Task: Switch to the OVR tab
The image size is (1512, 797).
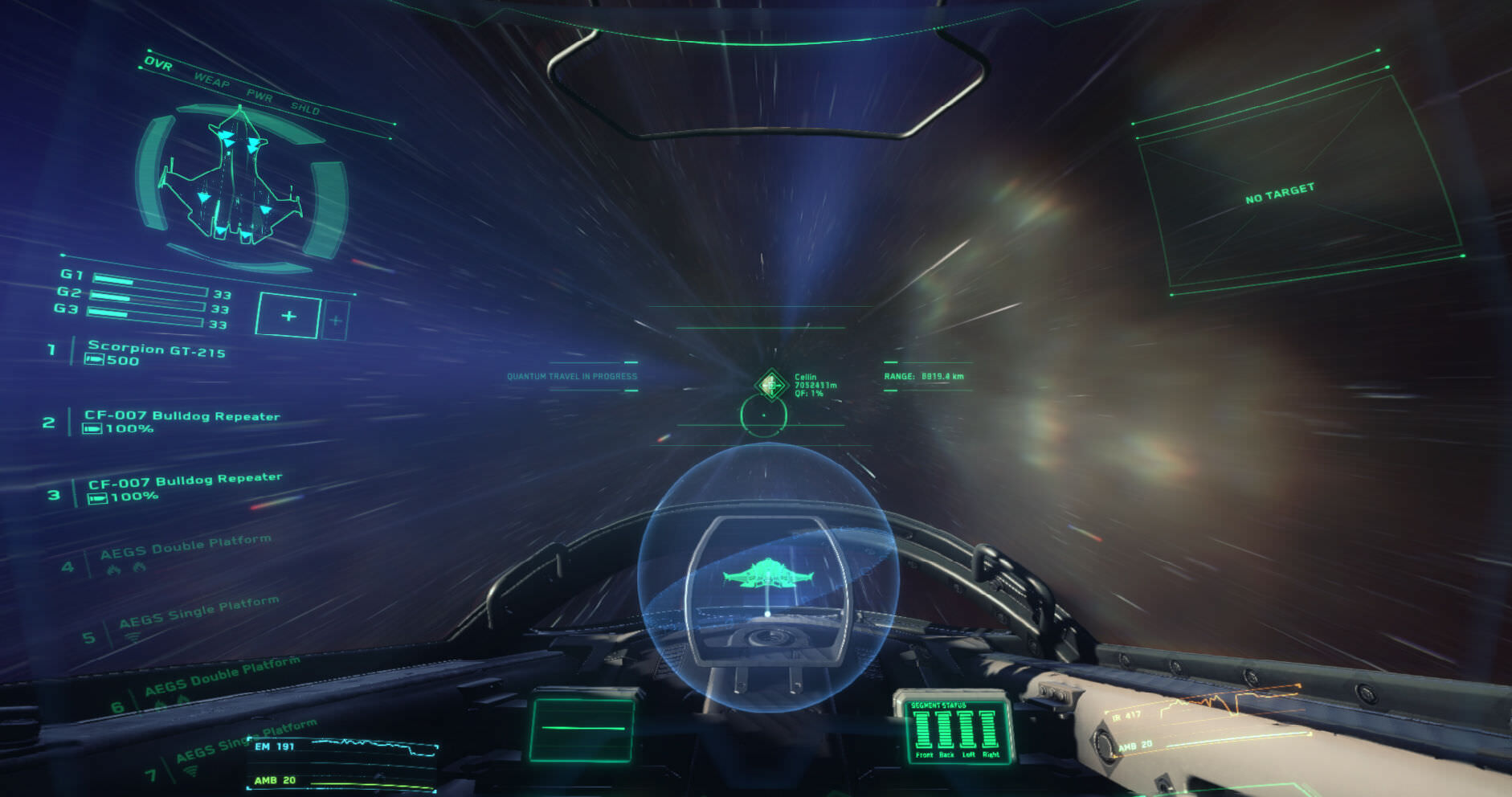Action: pyautogui.click(x=158, y=63)
